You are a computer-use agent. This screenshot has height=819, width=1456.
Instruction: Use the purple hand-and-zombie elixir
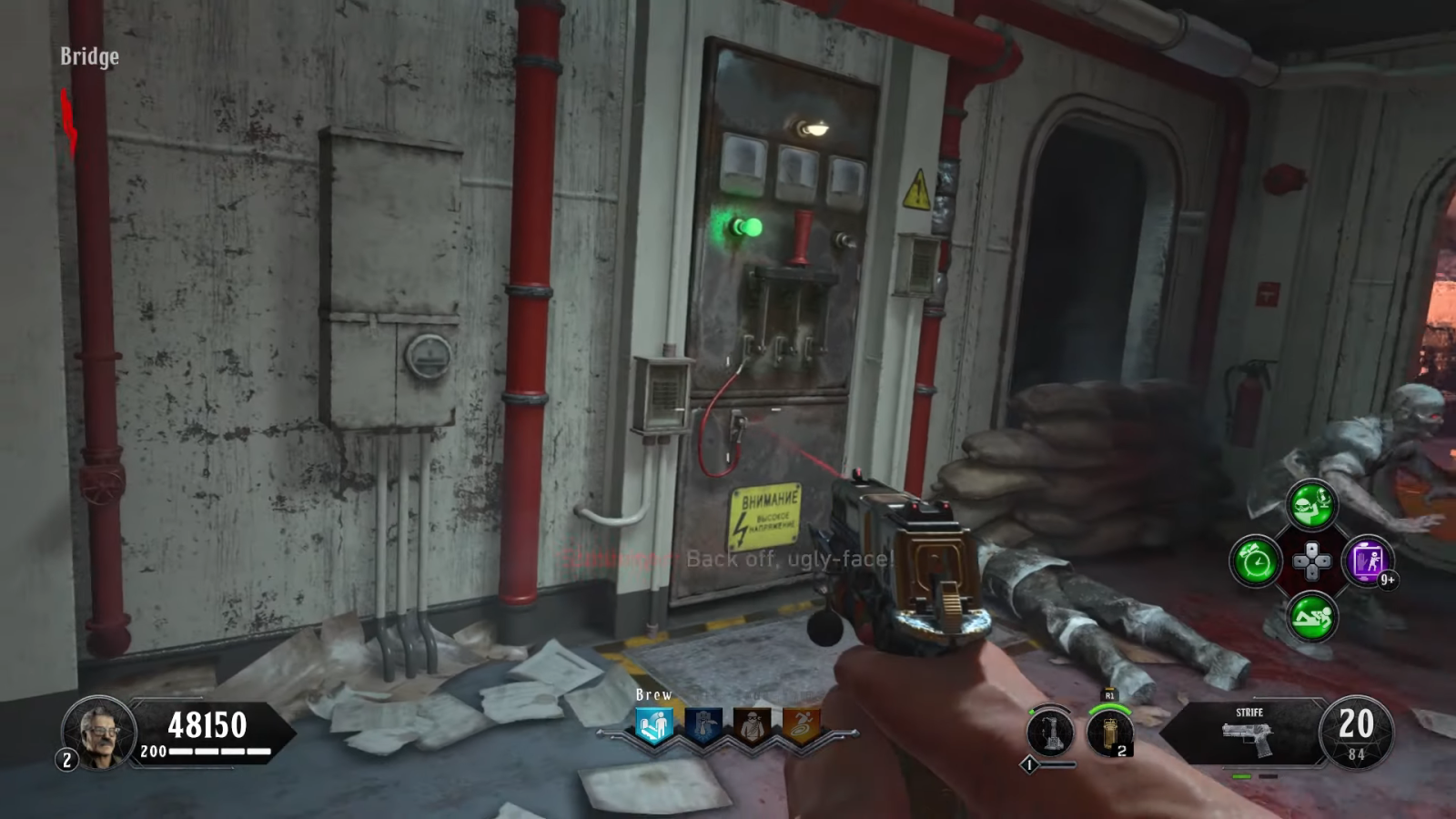1368,561
